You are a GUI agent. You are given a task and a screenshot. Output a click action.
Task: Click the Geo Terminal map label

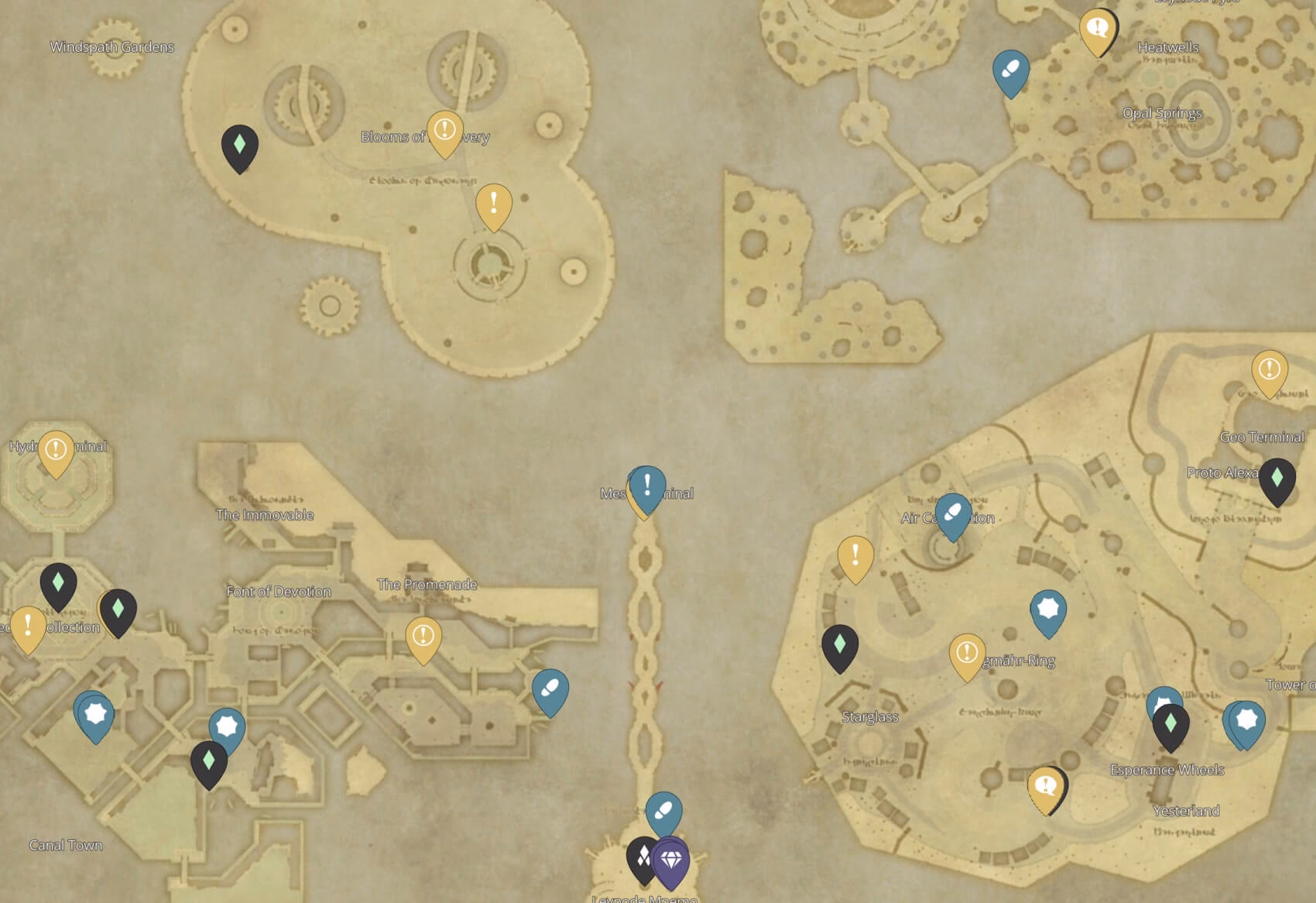pos(1263,437)
